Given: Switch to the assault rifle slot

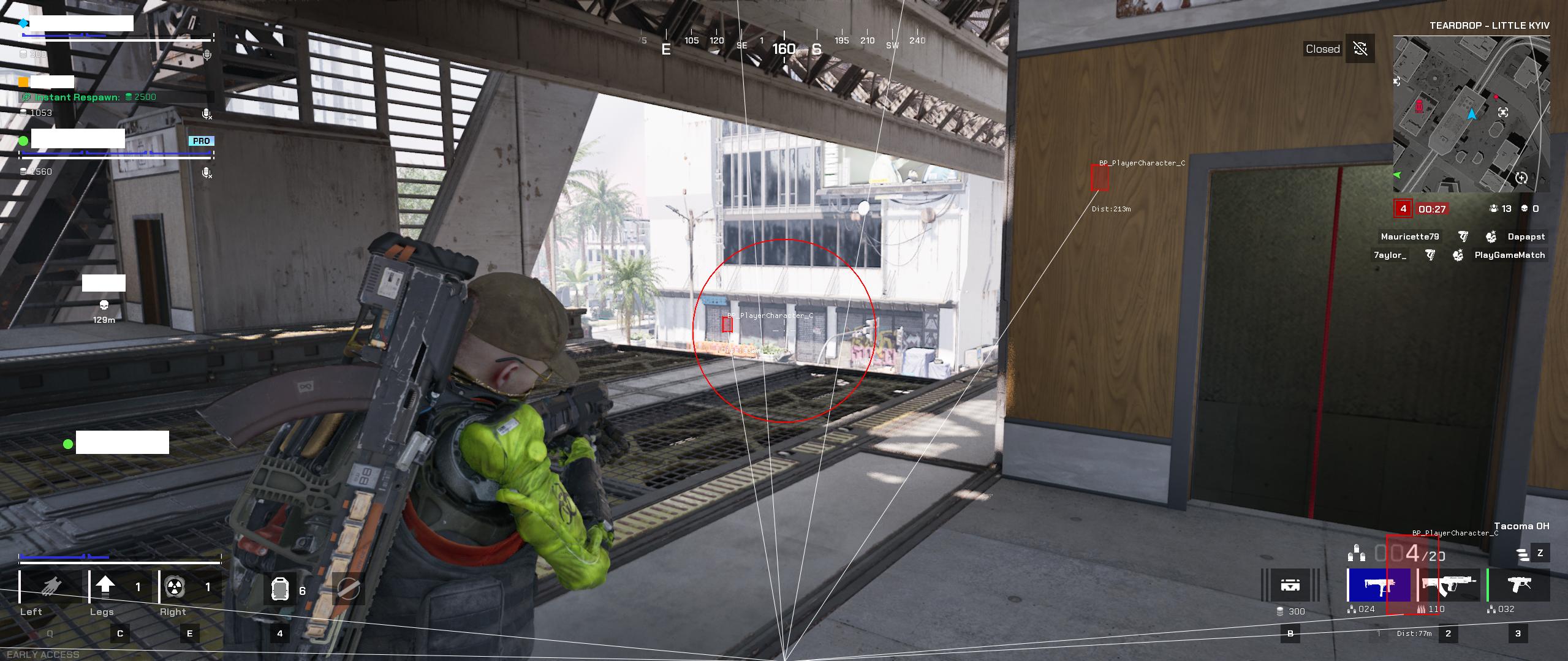Looking at the screenshot, I should pos(1449,586).
